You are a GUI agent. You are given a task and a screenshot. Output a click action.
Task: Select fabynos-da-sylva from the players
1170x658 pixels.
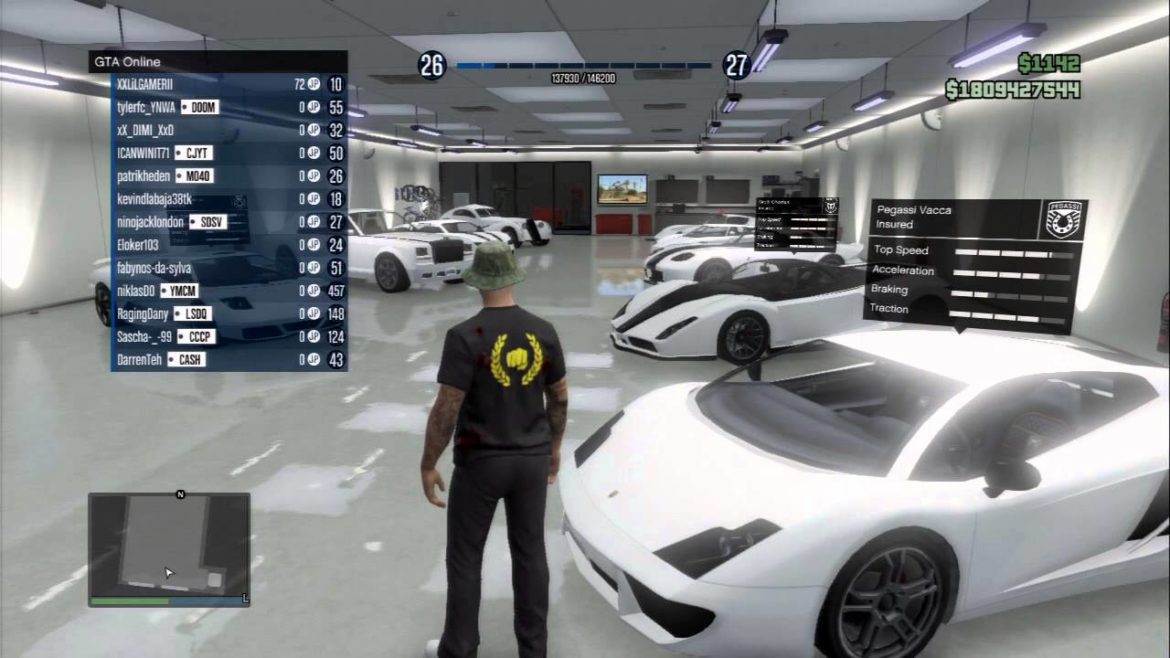(153, 268)
